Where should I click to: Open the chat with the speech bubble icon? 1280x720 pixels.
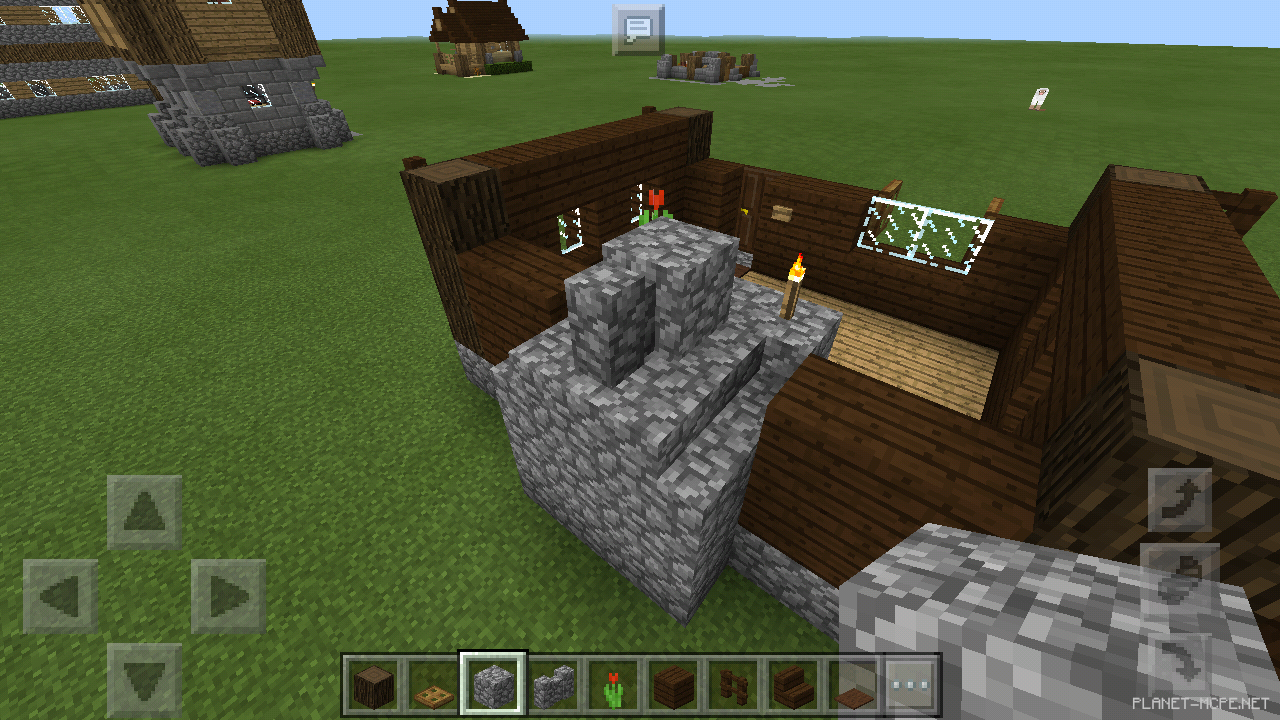click(637, 29)
